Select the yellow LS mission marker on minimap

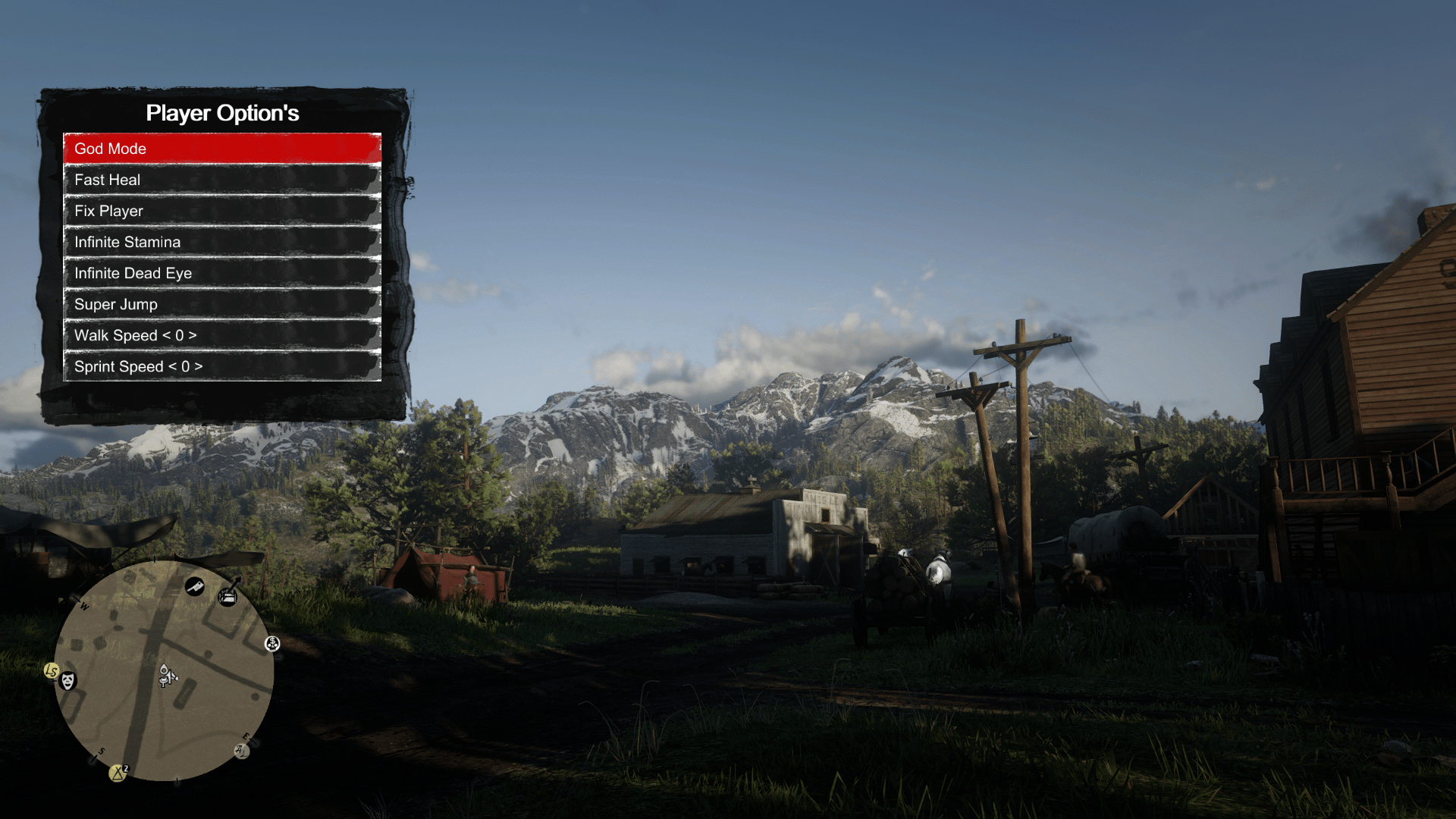(x=51, y=670)
